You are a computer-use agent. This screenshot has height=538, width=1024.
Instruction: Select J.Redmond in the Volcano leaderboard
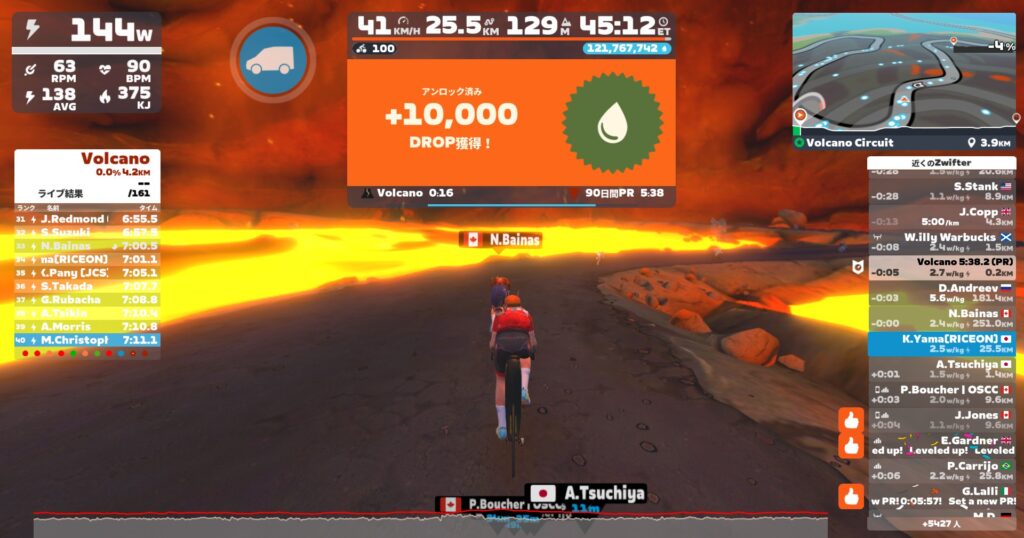click(x=87, y=218)
